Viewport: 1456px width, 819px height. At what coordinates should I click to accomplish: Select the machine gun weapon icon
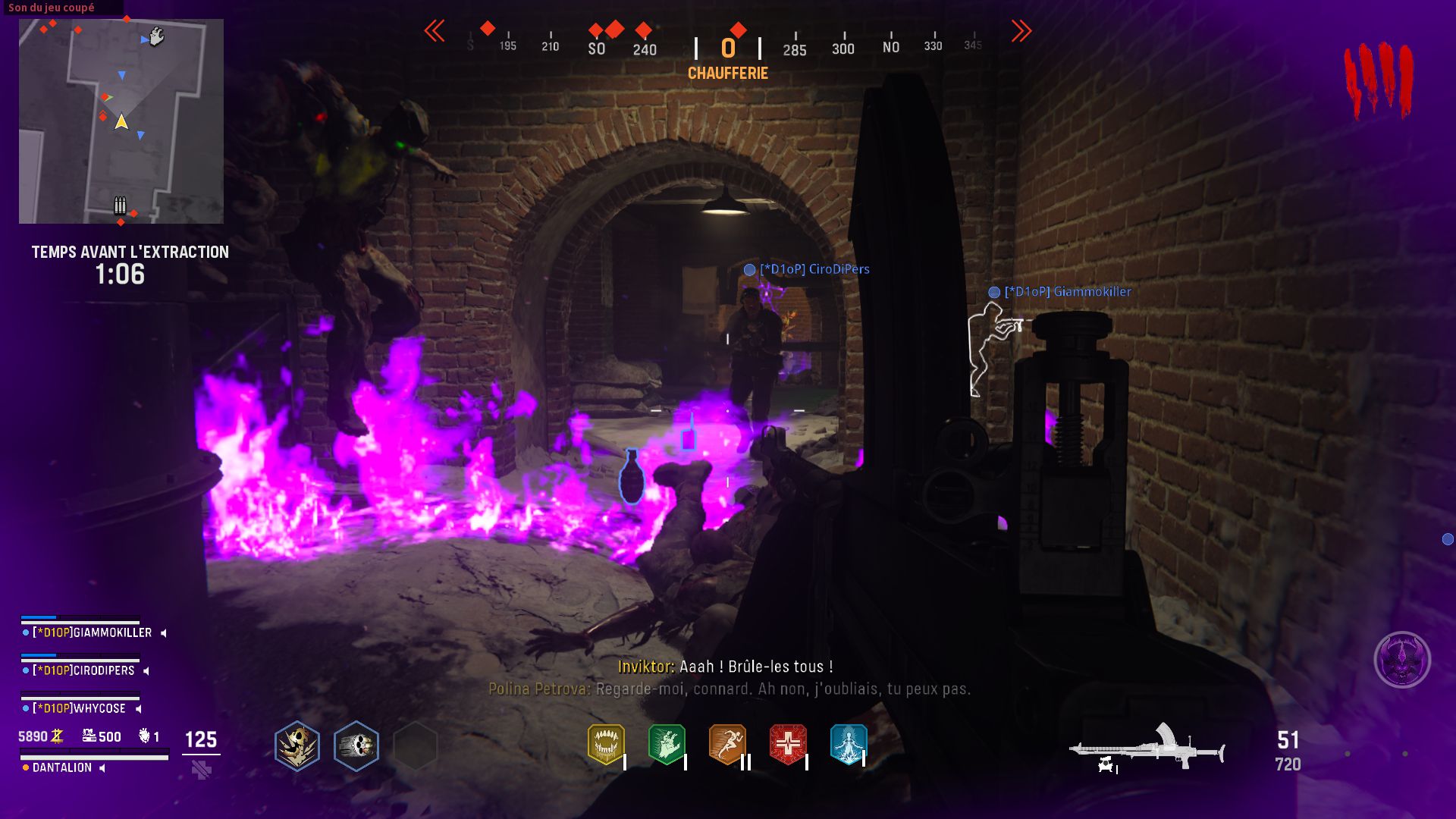1147,748
